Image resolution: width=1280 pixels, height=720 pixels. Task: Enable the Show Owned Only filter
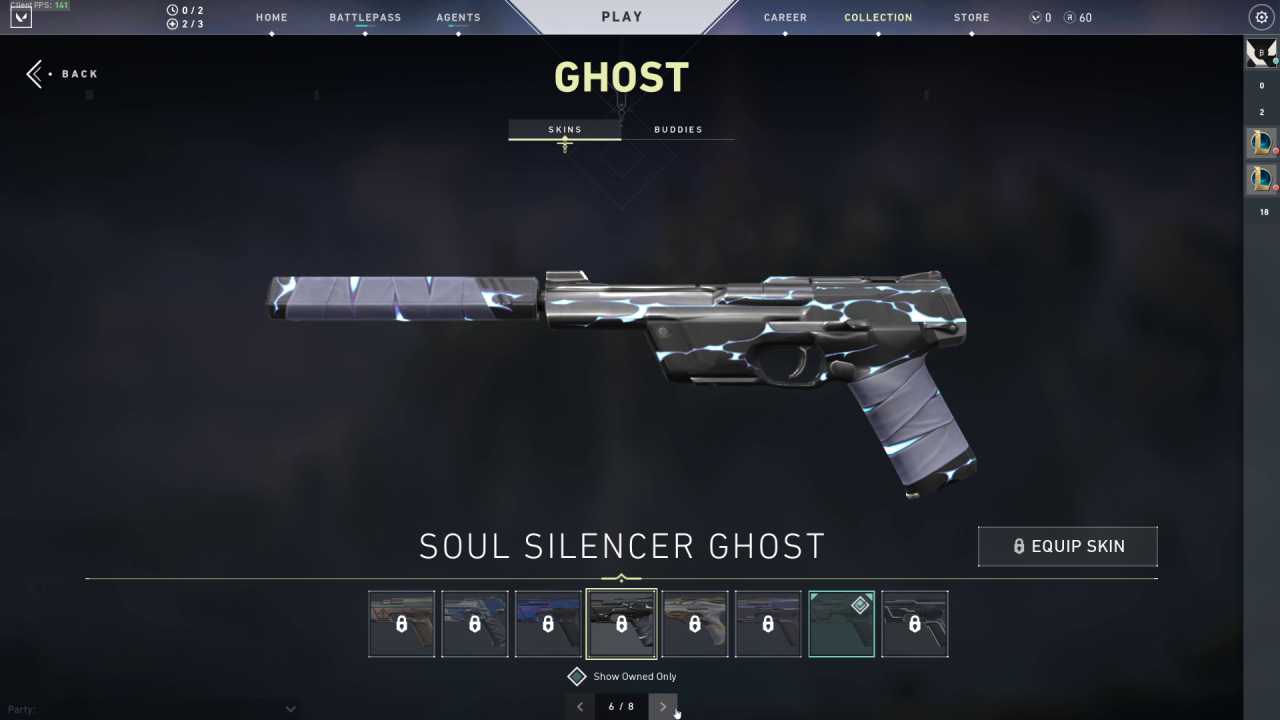click(x=577, y=676)
